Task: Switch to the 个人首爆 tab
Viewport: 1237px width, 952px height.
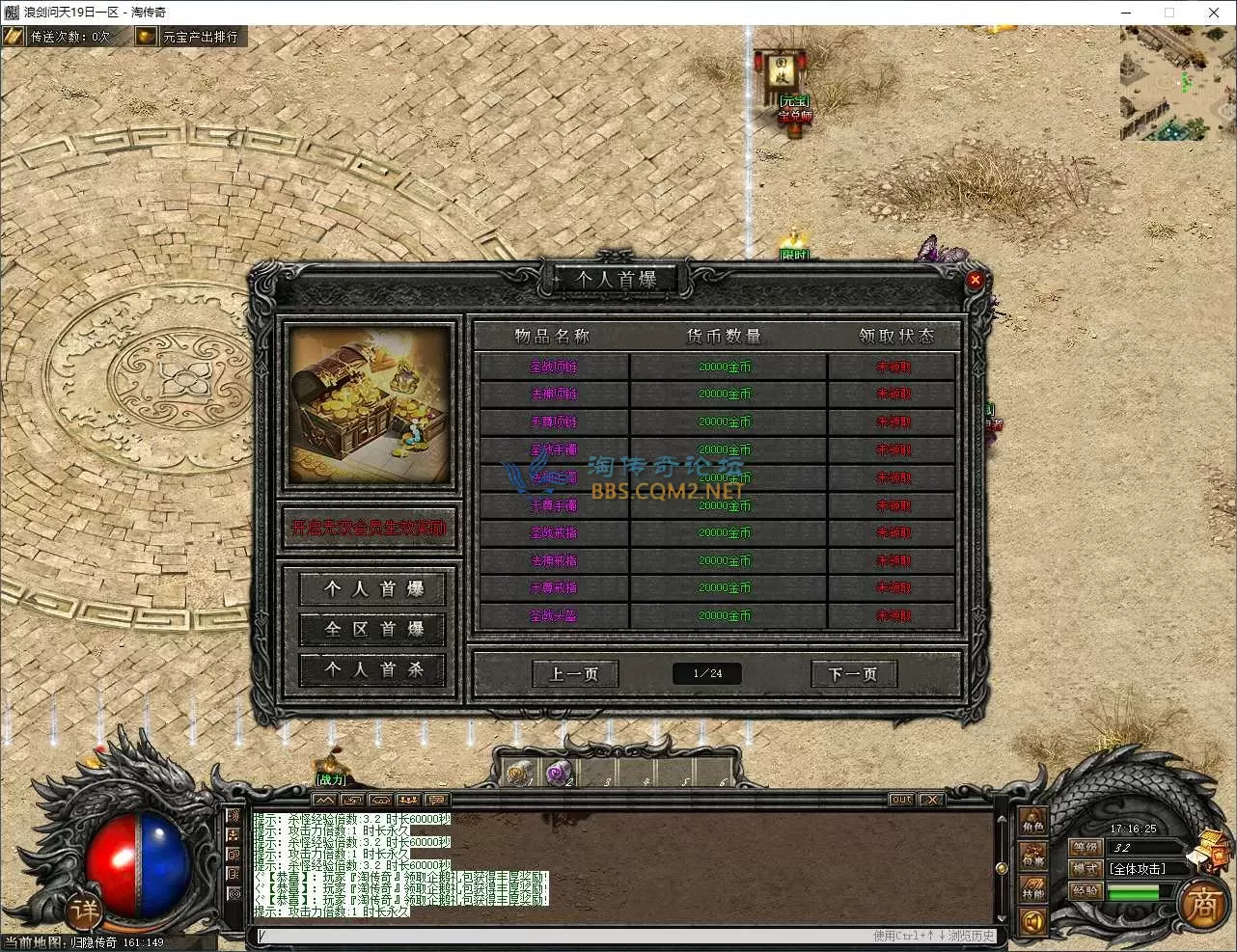Action: pos(373,588)
